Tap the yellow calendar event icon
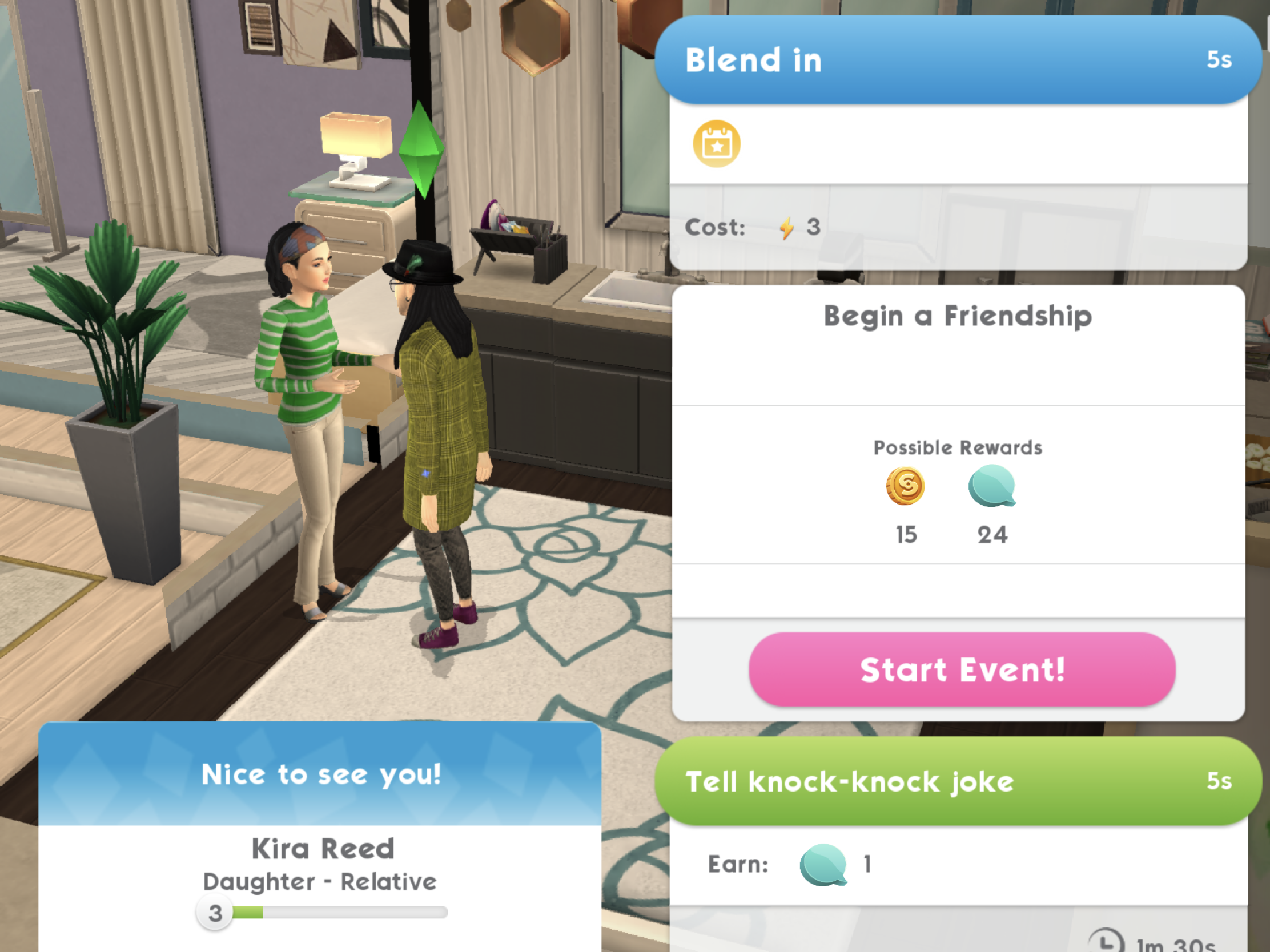The height and width of the screenshot is (952, 1270). (x=717, y=144)
